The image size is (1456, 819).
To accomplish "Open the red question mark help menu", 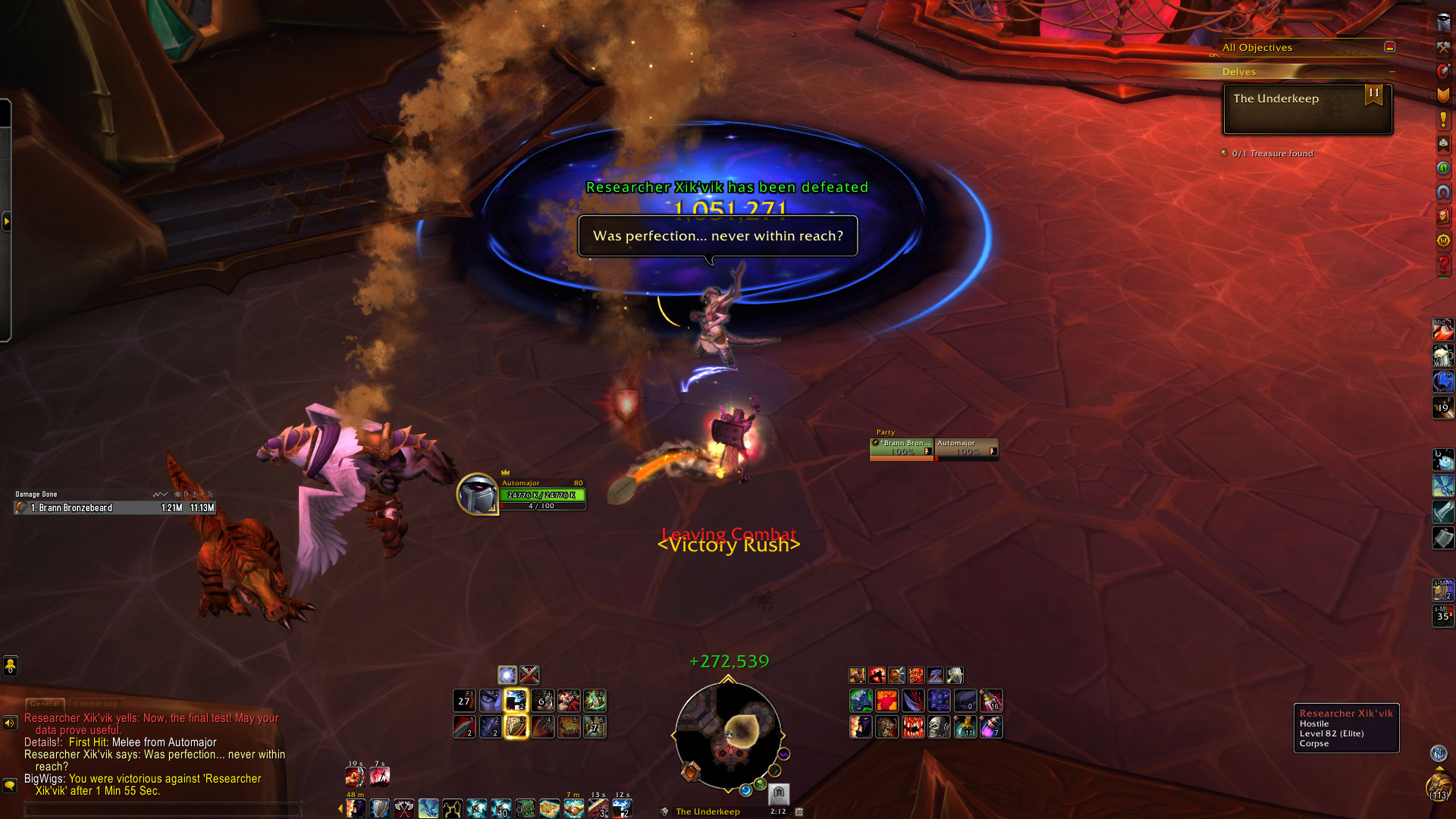I will (x=1443, y=265).
